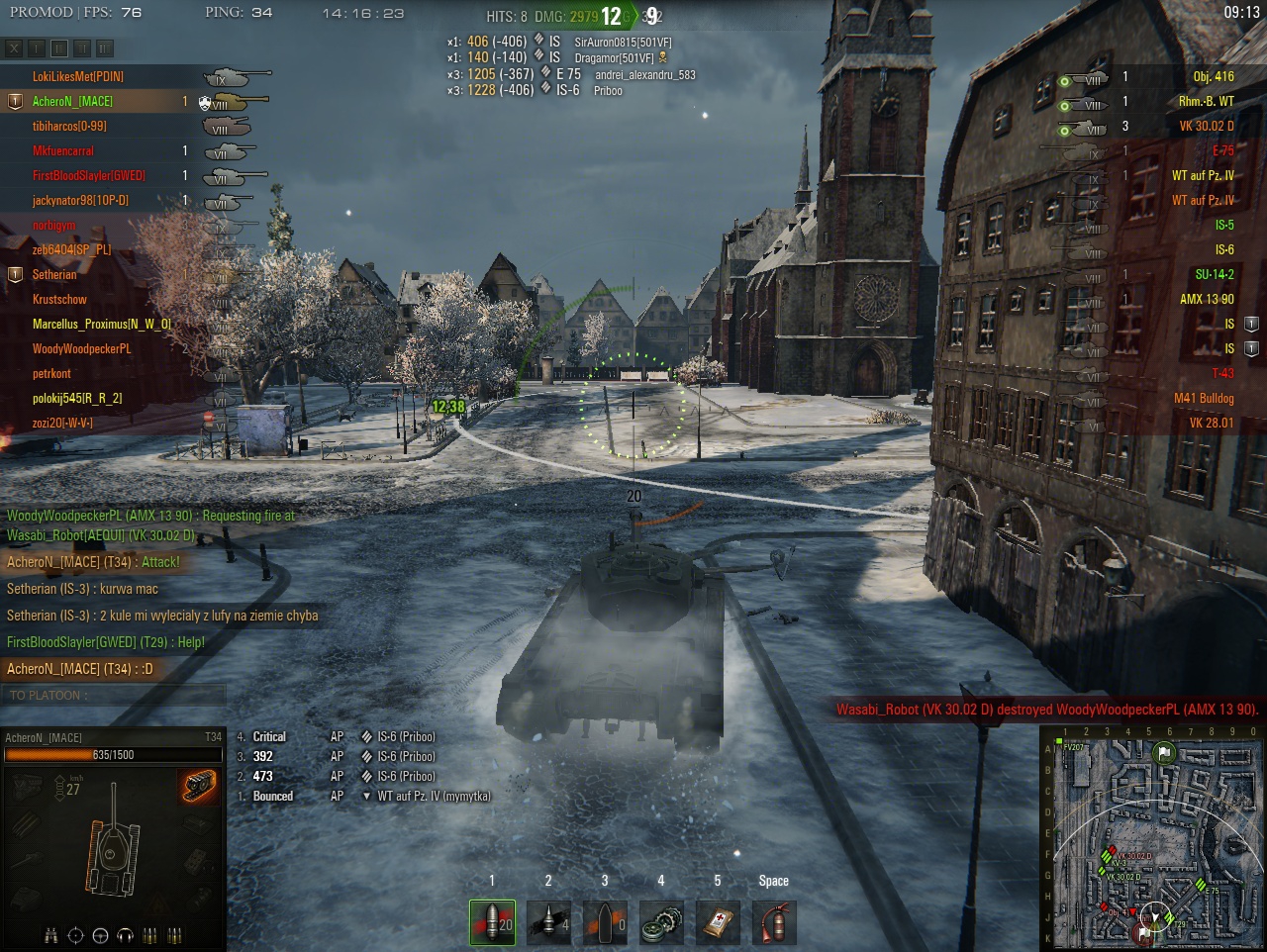
Task: Use the repair kit consumable
Action: point(661,922)
